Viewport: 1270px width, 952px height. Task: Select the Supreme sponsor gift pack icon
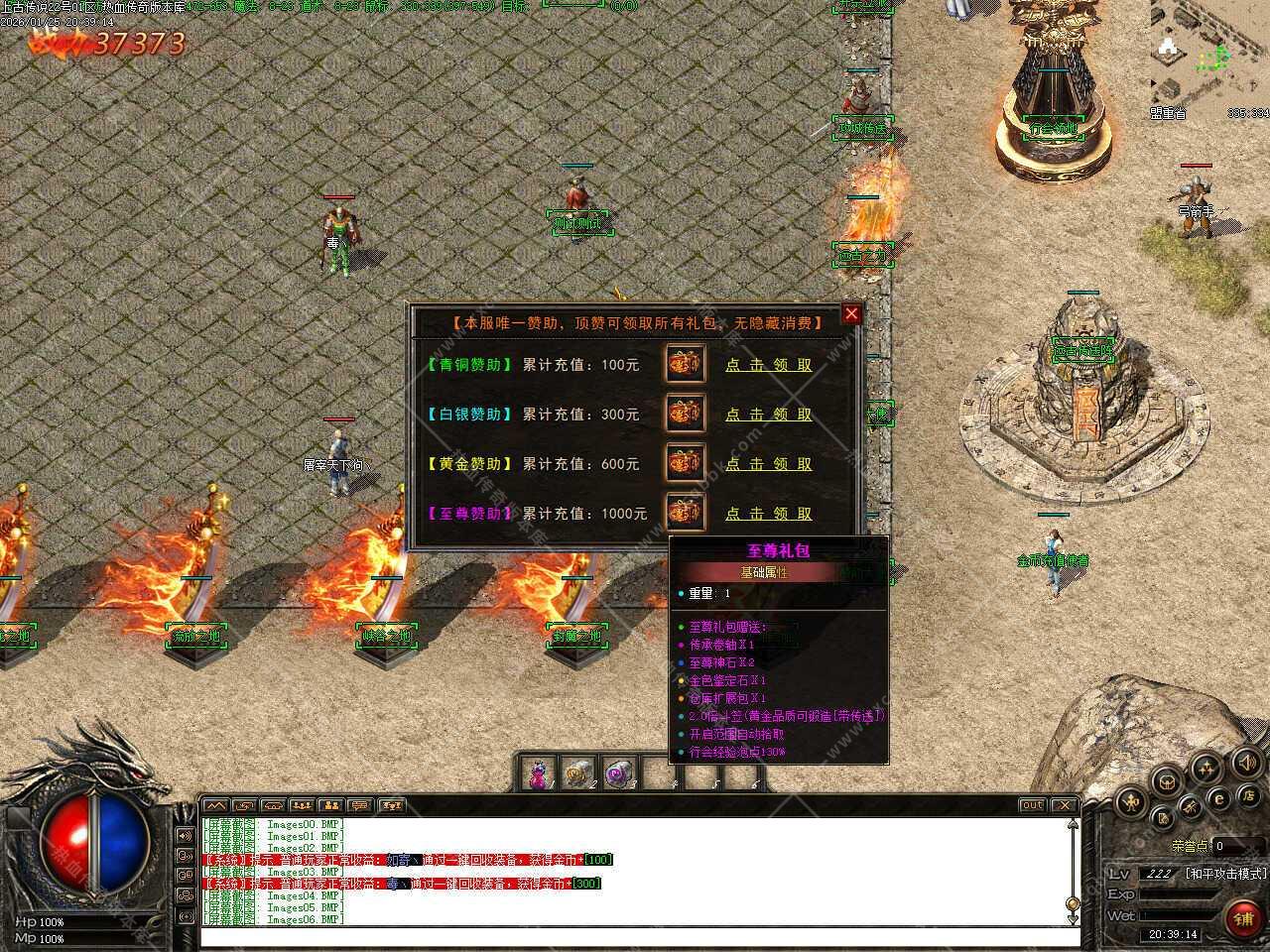tap(685, 512)
